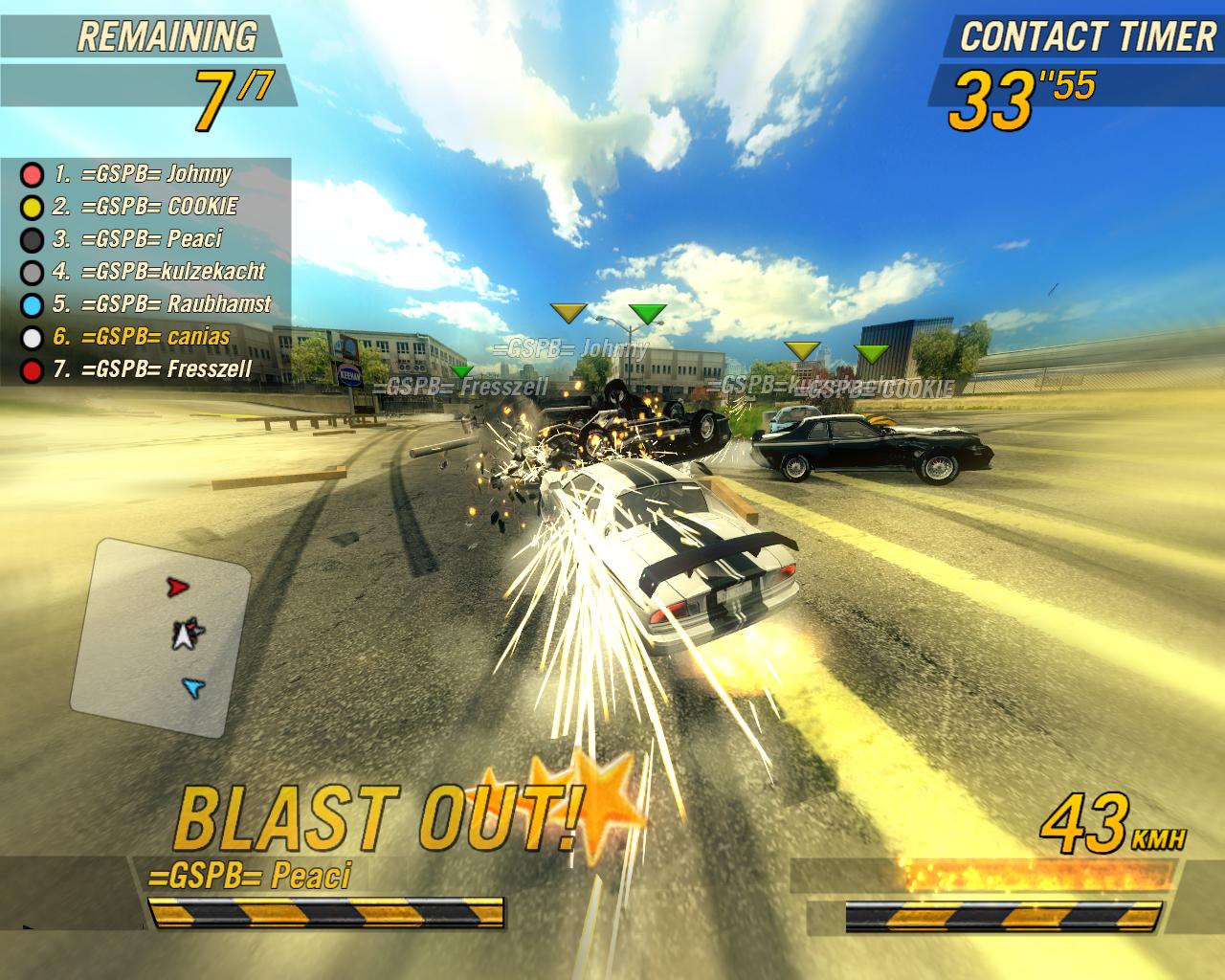
Task: Click the white player arrow on the minimap
Action: 185,634
